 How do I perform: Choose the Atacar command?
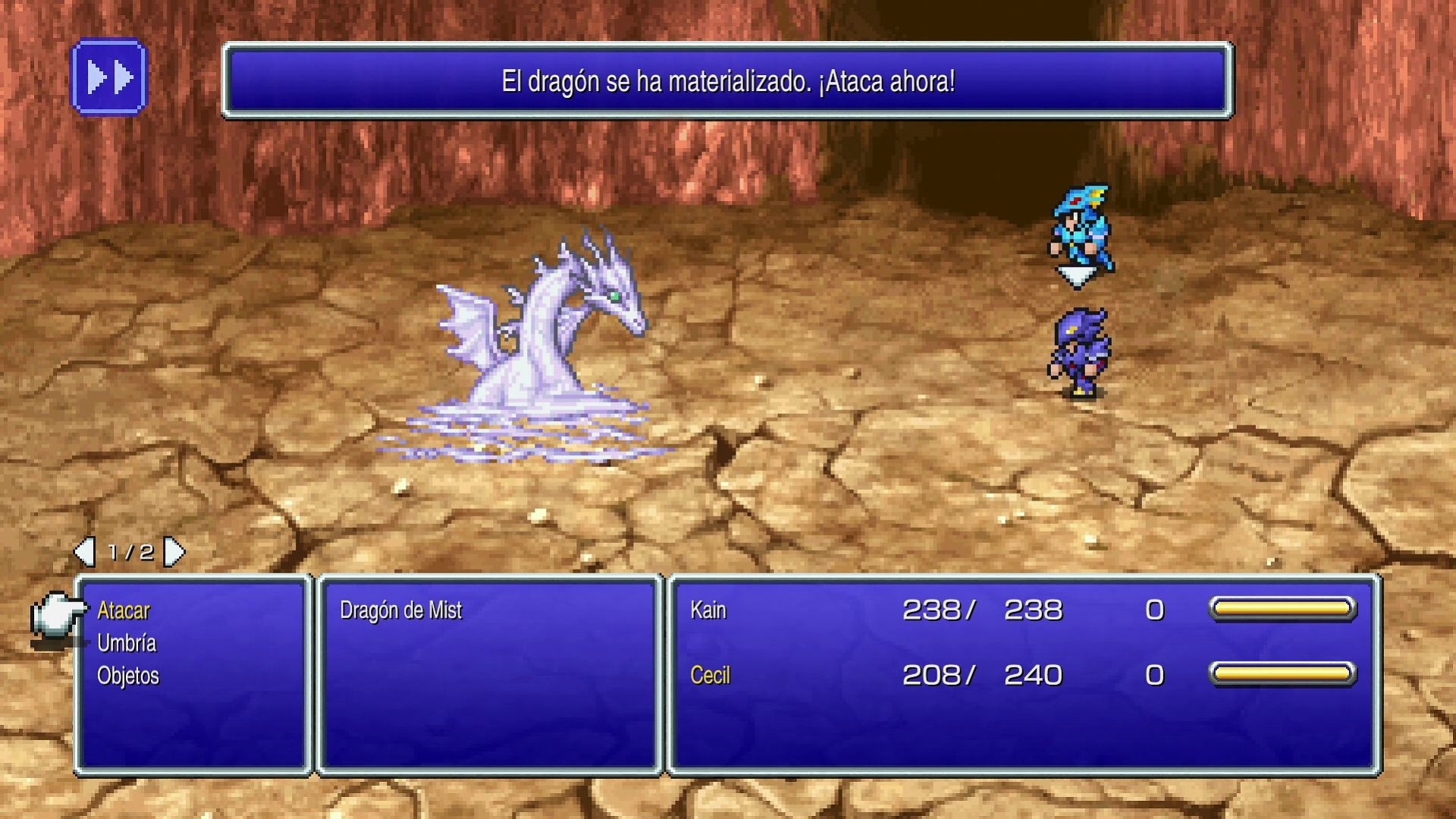(x=124, y=609)
